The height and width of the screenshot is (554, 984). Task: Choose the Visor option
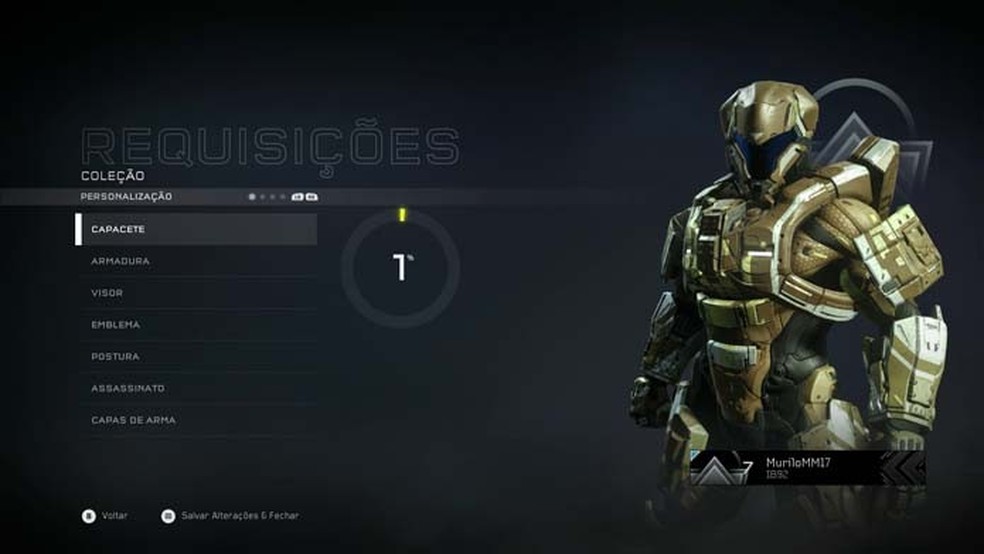pos(196,293)
